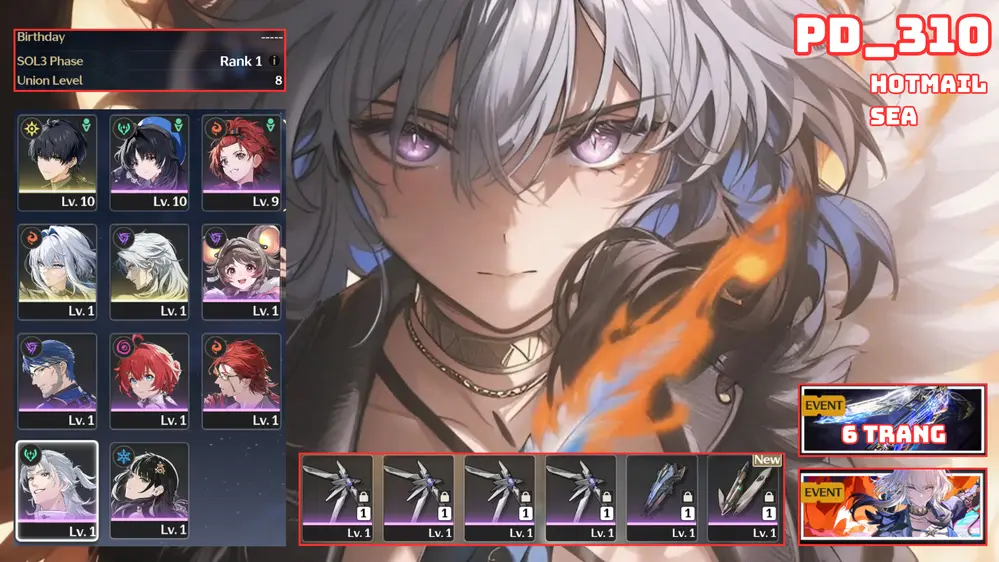Open the 6 TRANG weapon event banner

click(892, 418)
